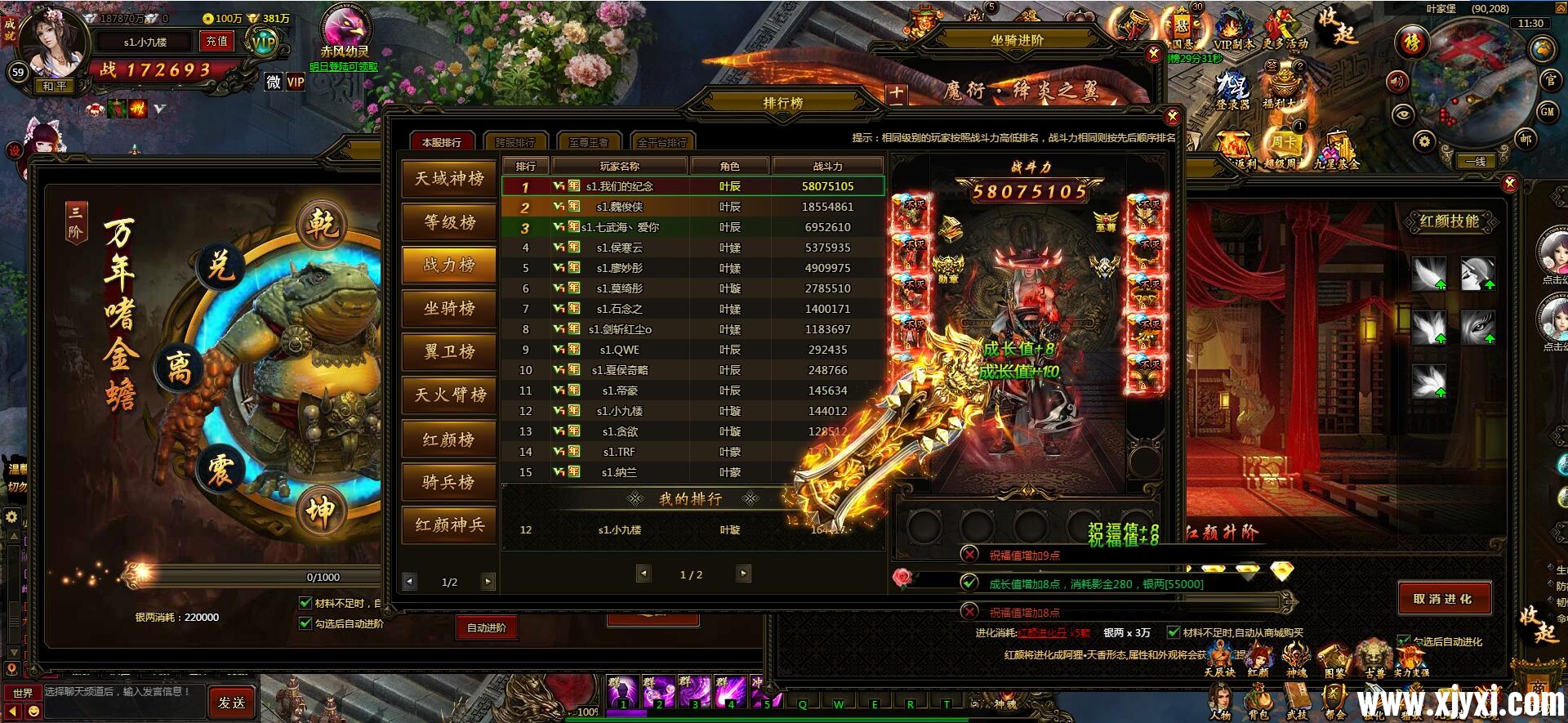1568x723 pixels.
Task: Click the settings gear under the minimap
Action: pos(1424,140)
